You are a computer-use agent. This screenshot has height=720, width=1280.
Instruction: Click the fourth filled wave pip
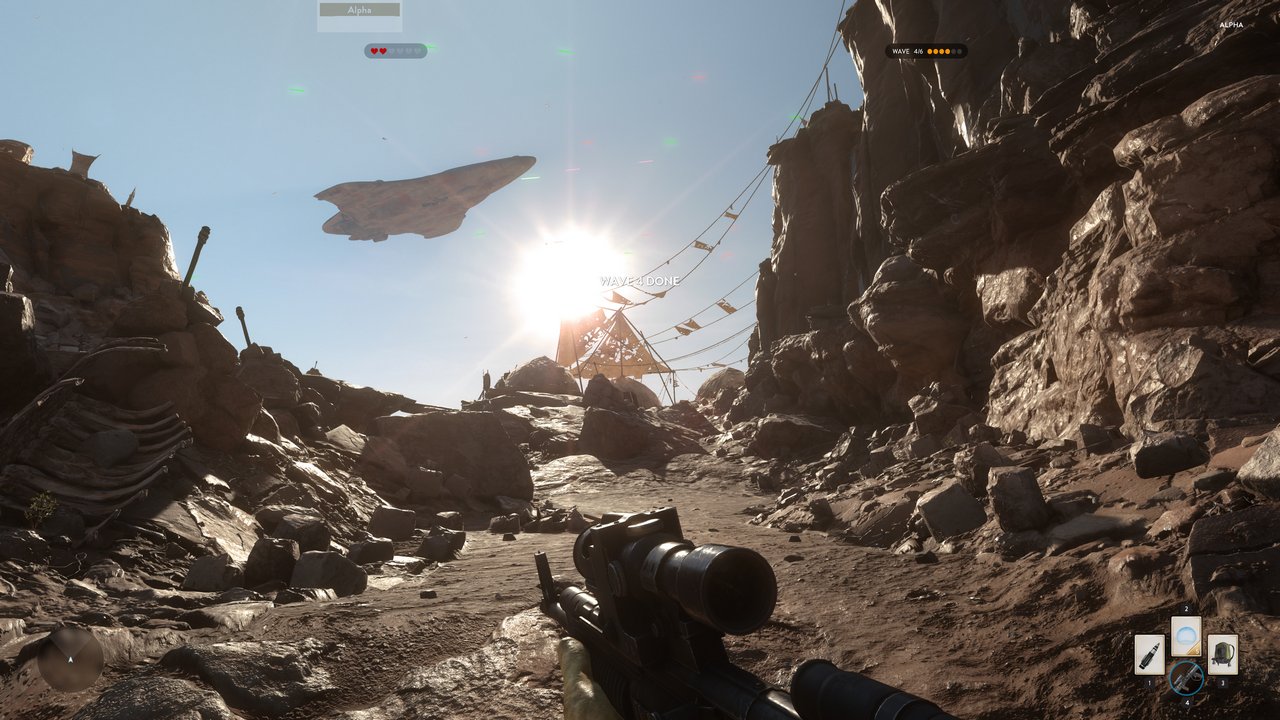pyautogui.click(x=947, y=51)
